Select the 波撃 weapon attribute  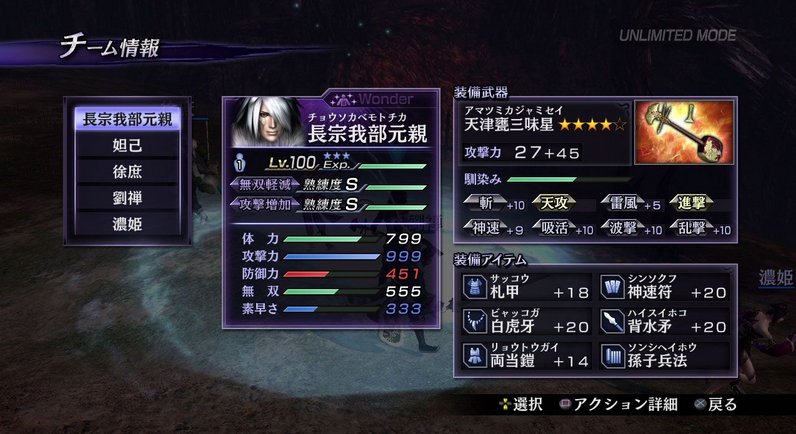pos(623,229)
